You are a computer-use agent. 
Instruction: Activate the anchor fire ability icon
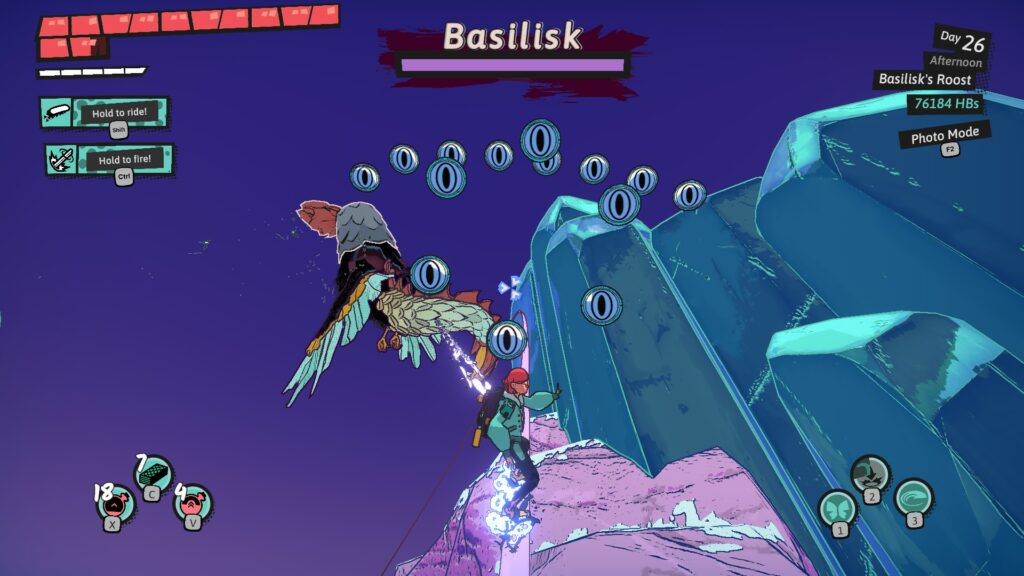(x=61, y=160)
